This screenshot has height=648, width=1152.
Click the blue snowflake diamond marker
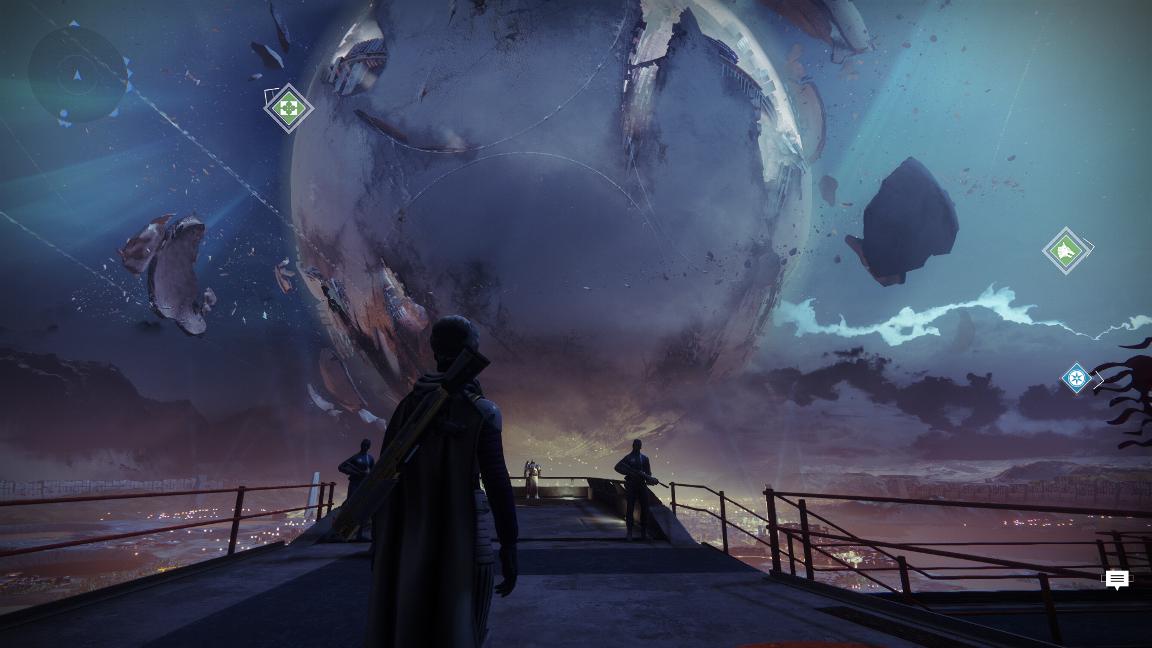pyautogui.click(x=1076, y=378)
